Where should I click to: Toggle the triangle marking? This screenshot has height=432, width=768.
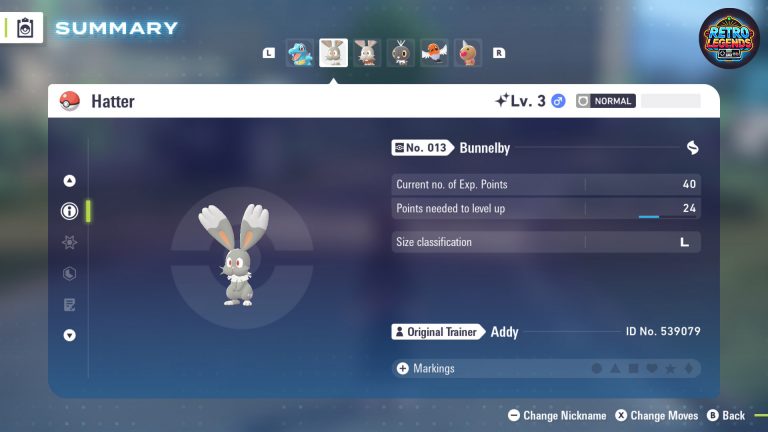point(615,369)
